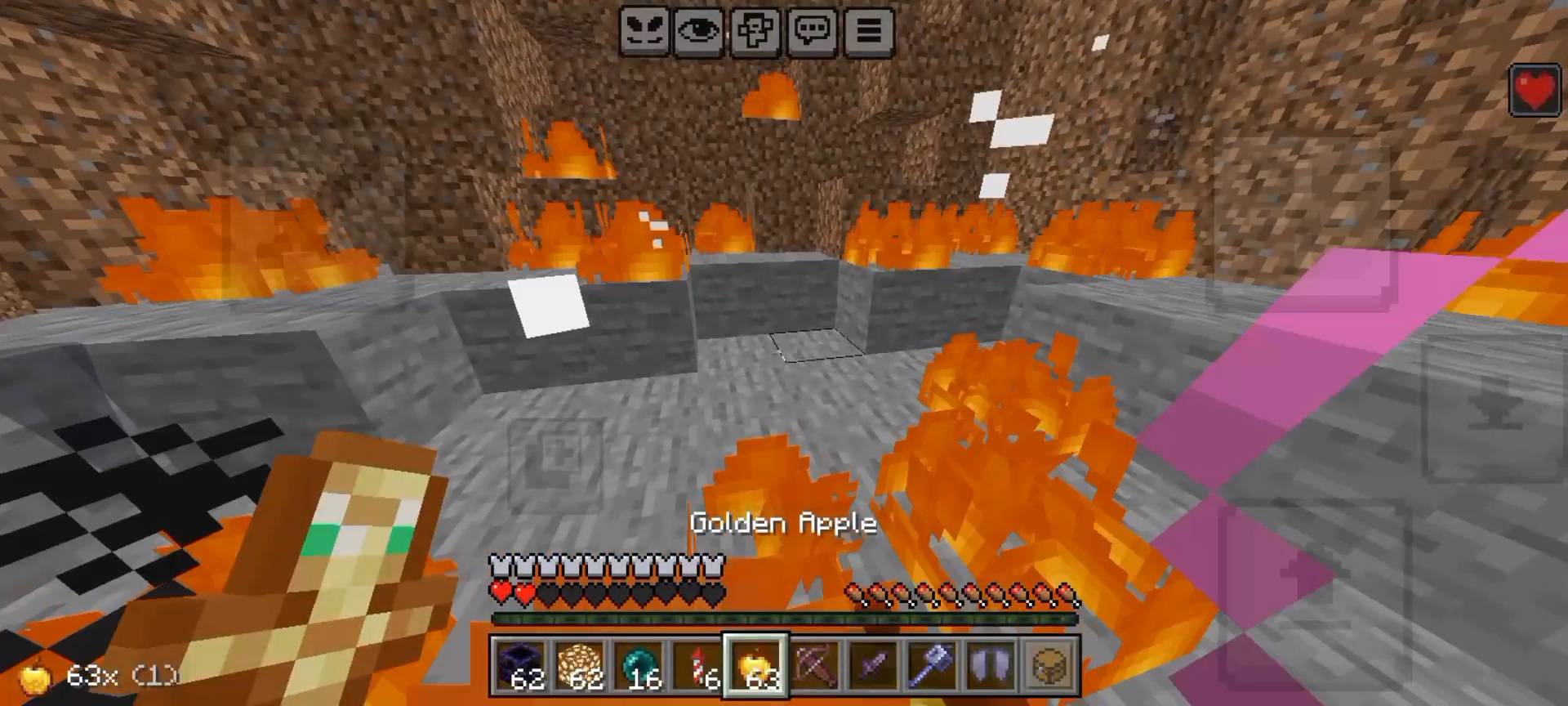1568x706 pixels.
Task: Toggle camera perspective with the eye icon
Action: pyautogui.click(x=699, y=33)
